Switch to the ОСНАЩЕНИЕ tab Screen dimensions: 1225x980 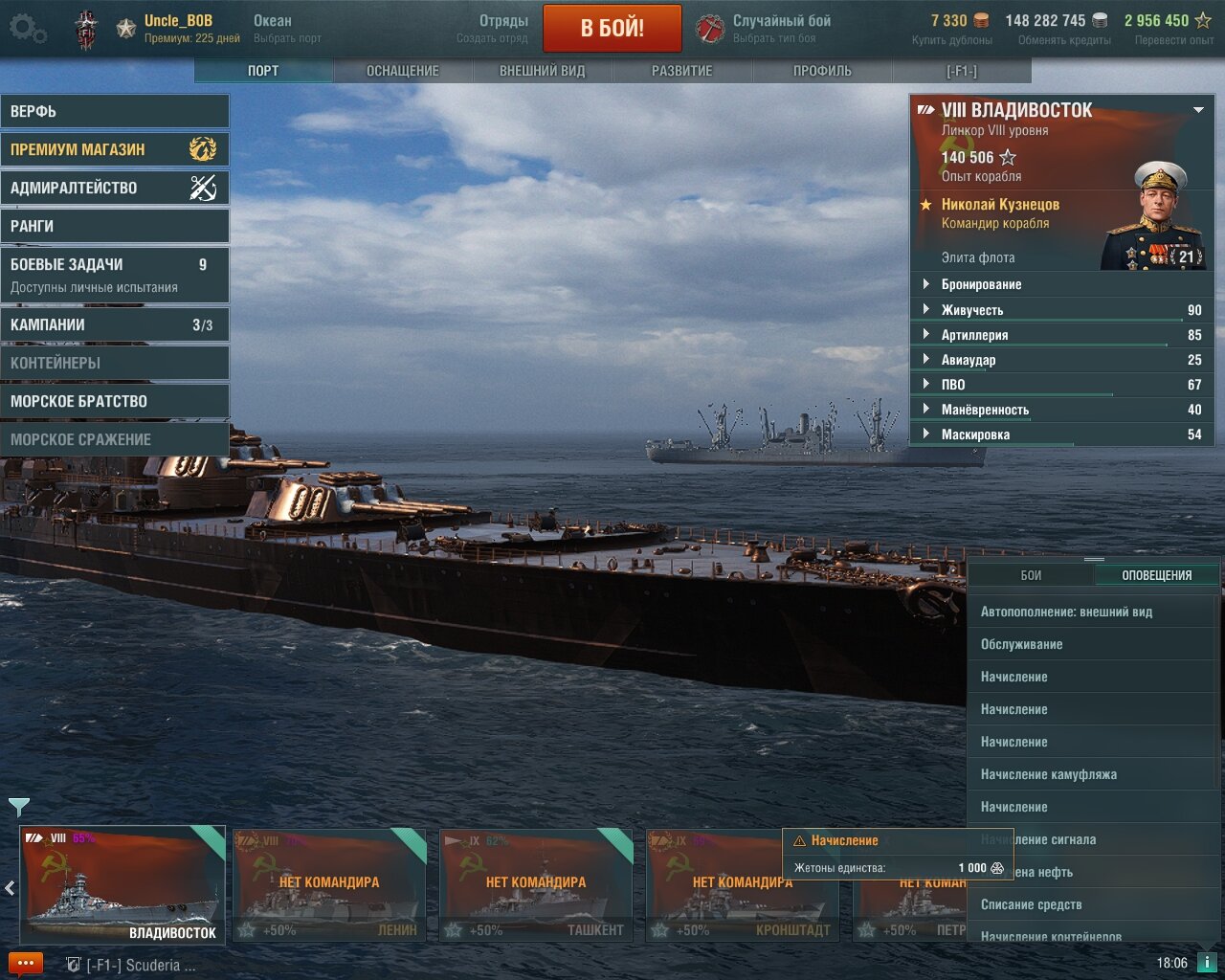[403, 71]
